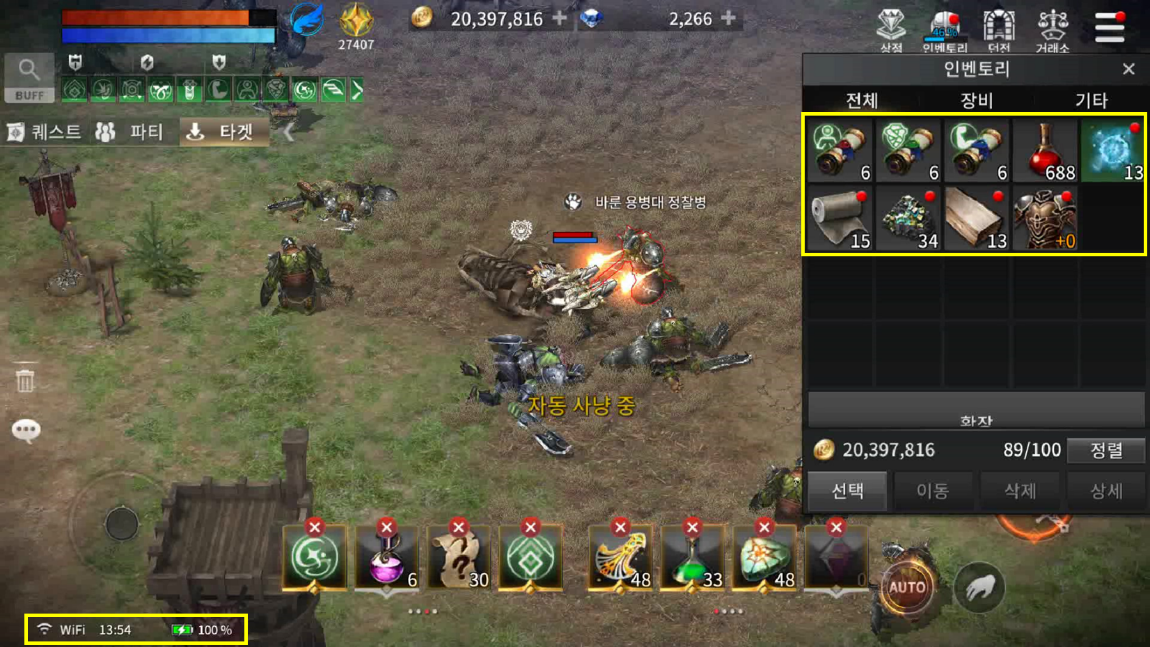1150x647 pixels.
Task: Sort inventory with the 정렬 button
Action: tap(1106, 450)
